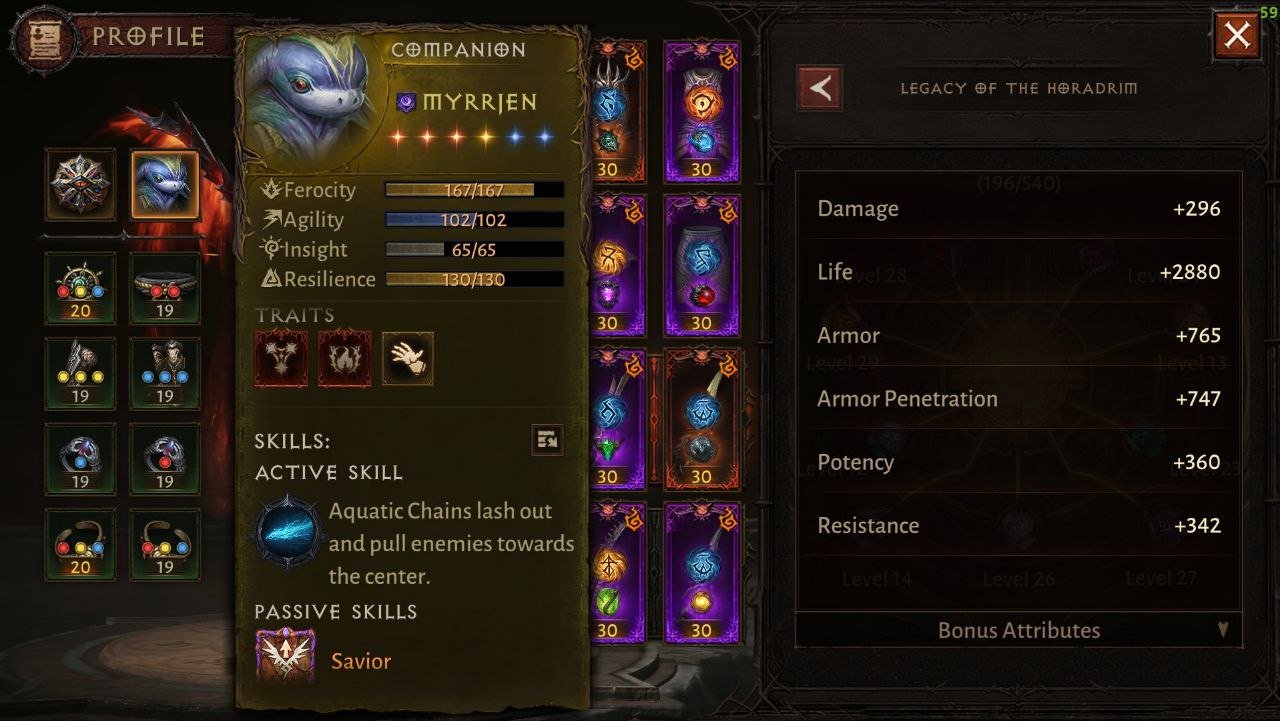Open the level 20 helm slot
This screenshot has width=1280, height=721.
(x=80, y=288)
